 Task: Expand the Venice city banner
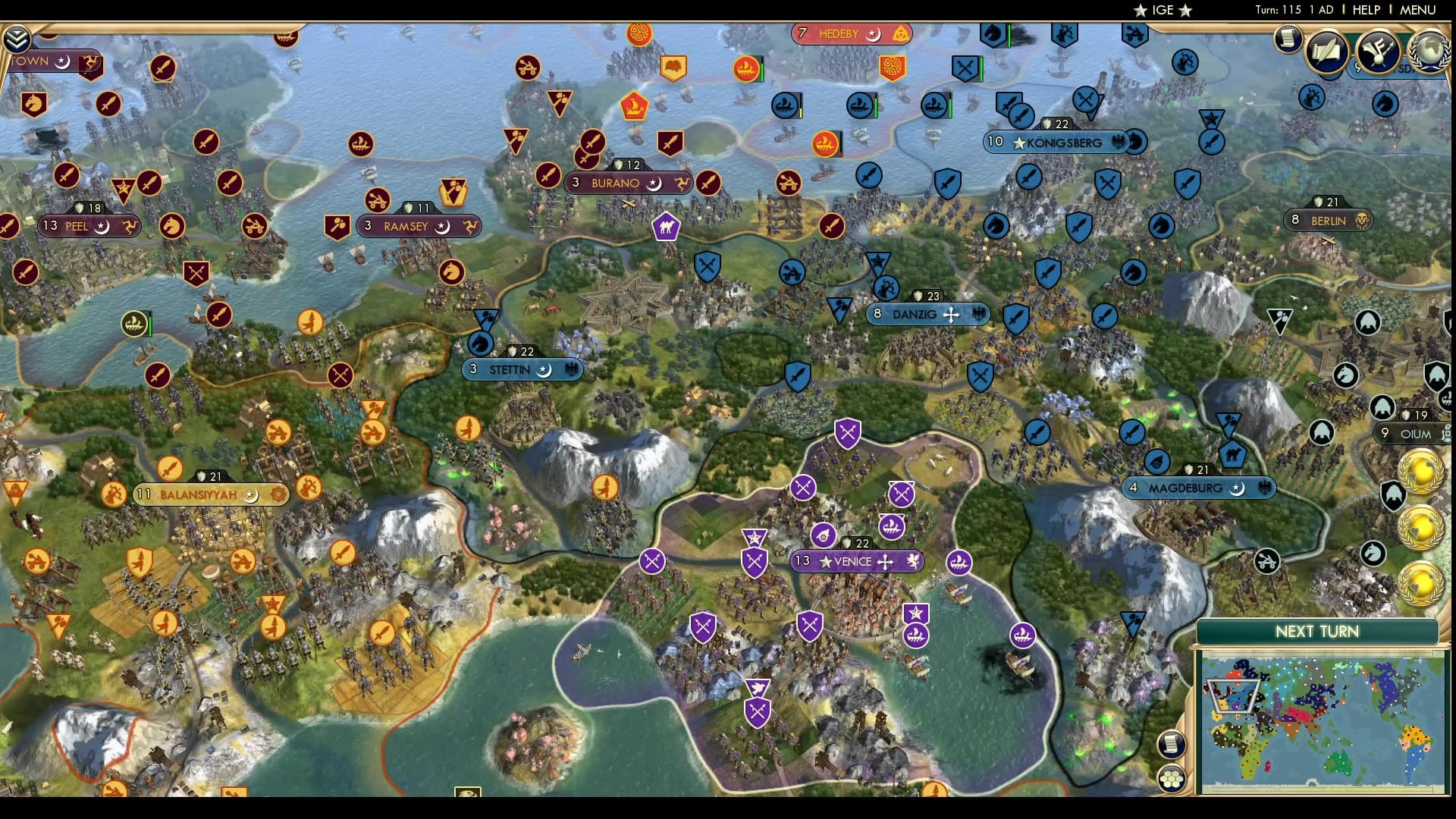click(856, 561)
